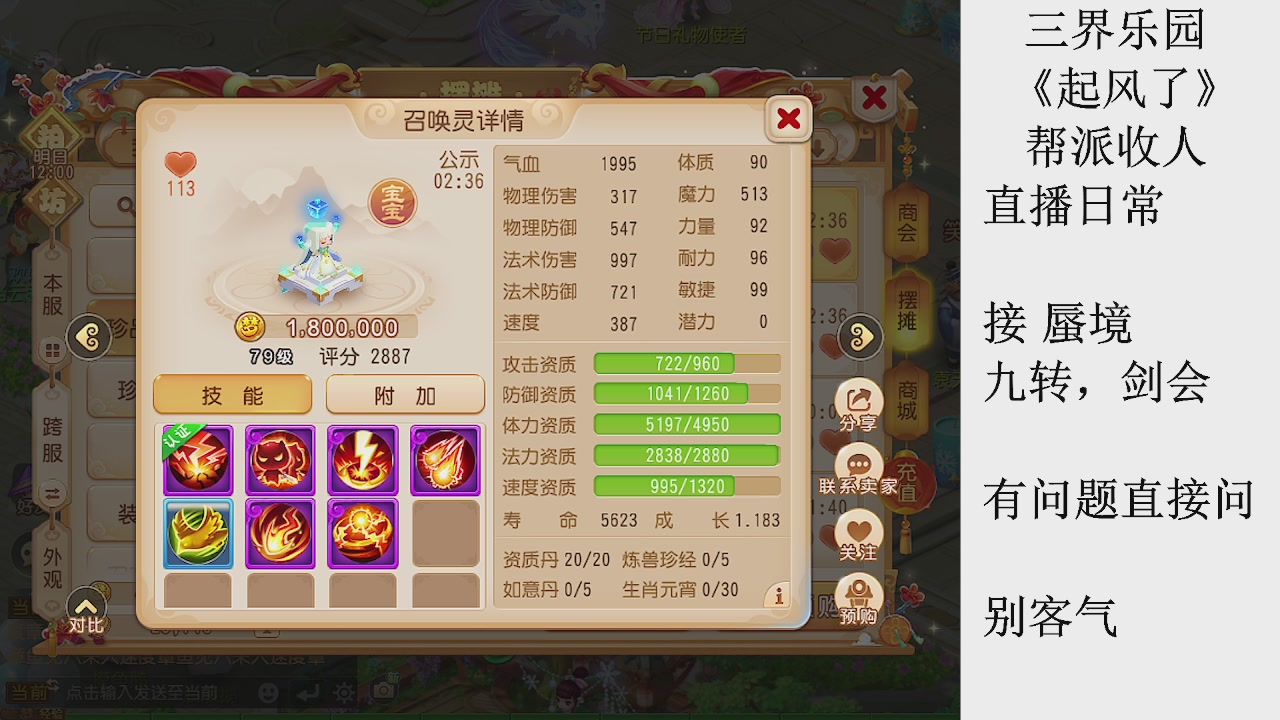
Task: Select the lightning bolt skill icon
Action: [x=362, y=460]
